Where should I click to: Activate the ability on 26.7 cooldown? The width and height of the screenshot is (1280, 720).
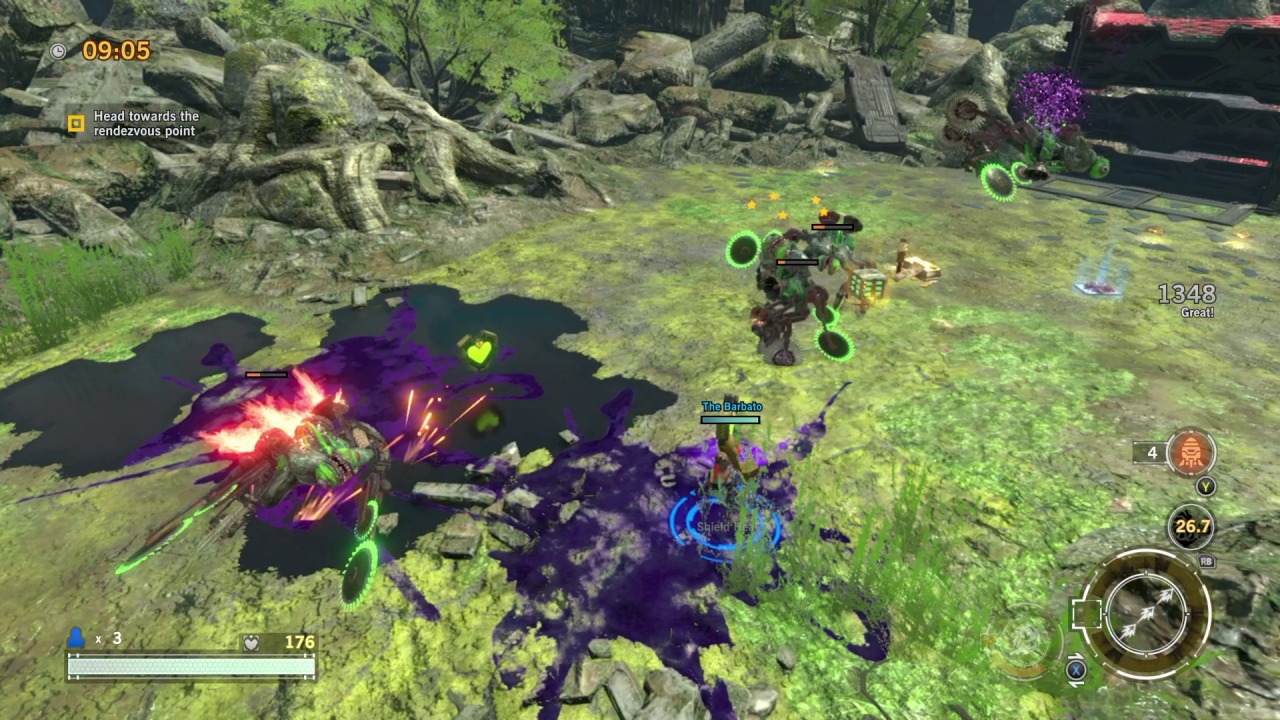tap(1191, 527)
